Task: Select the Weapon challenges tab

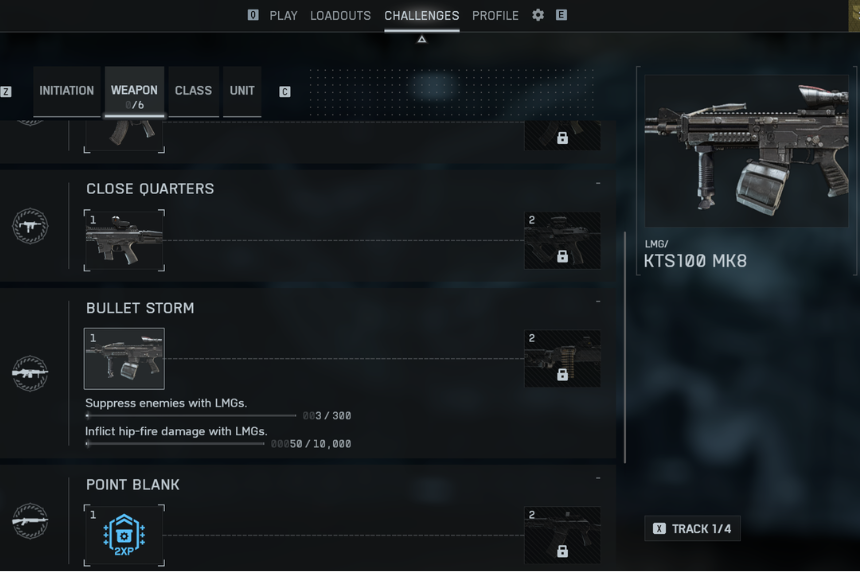Action: 134,92
